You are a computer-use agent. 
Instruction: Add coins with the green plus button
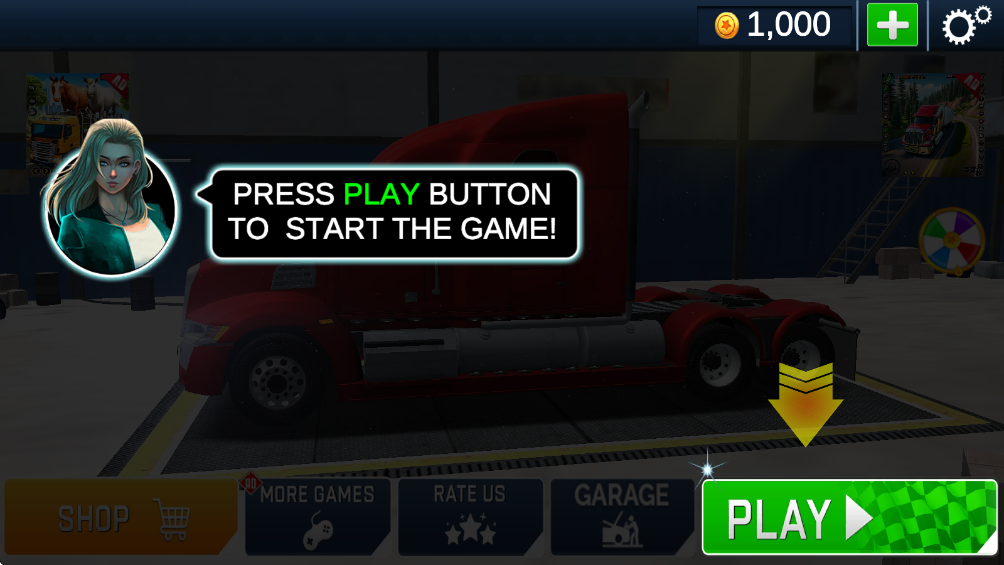point(892,25)
